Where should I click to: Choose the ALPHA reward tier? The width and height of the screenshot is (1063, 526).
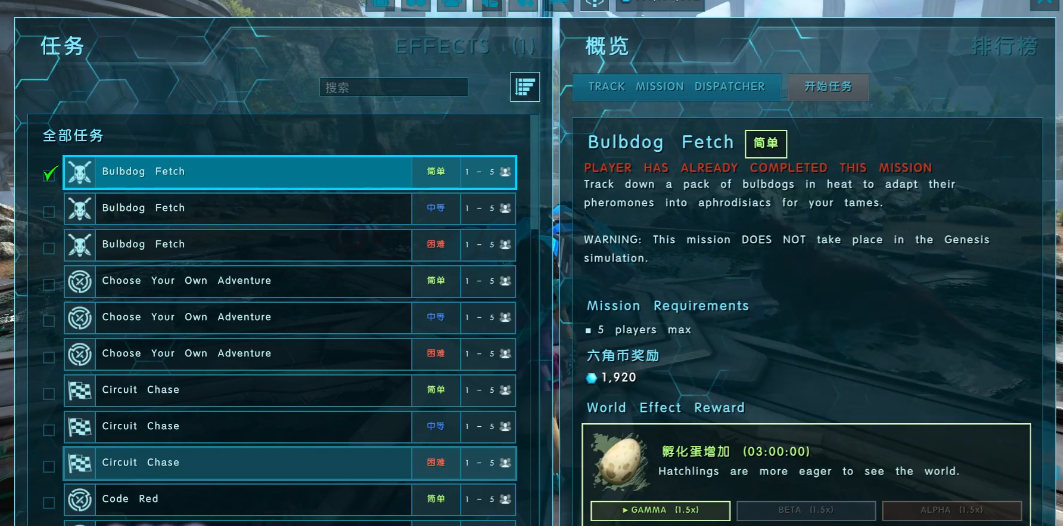click(951, 510)
